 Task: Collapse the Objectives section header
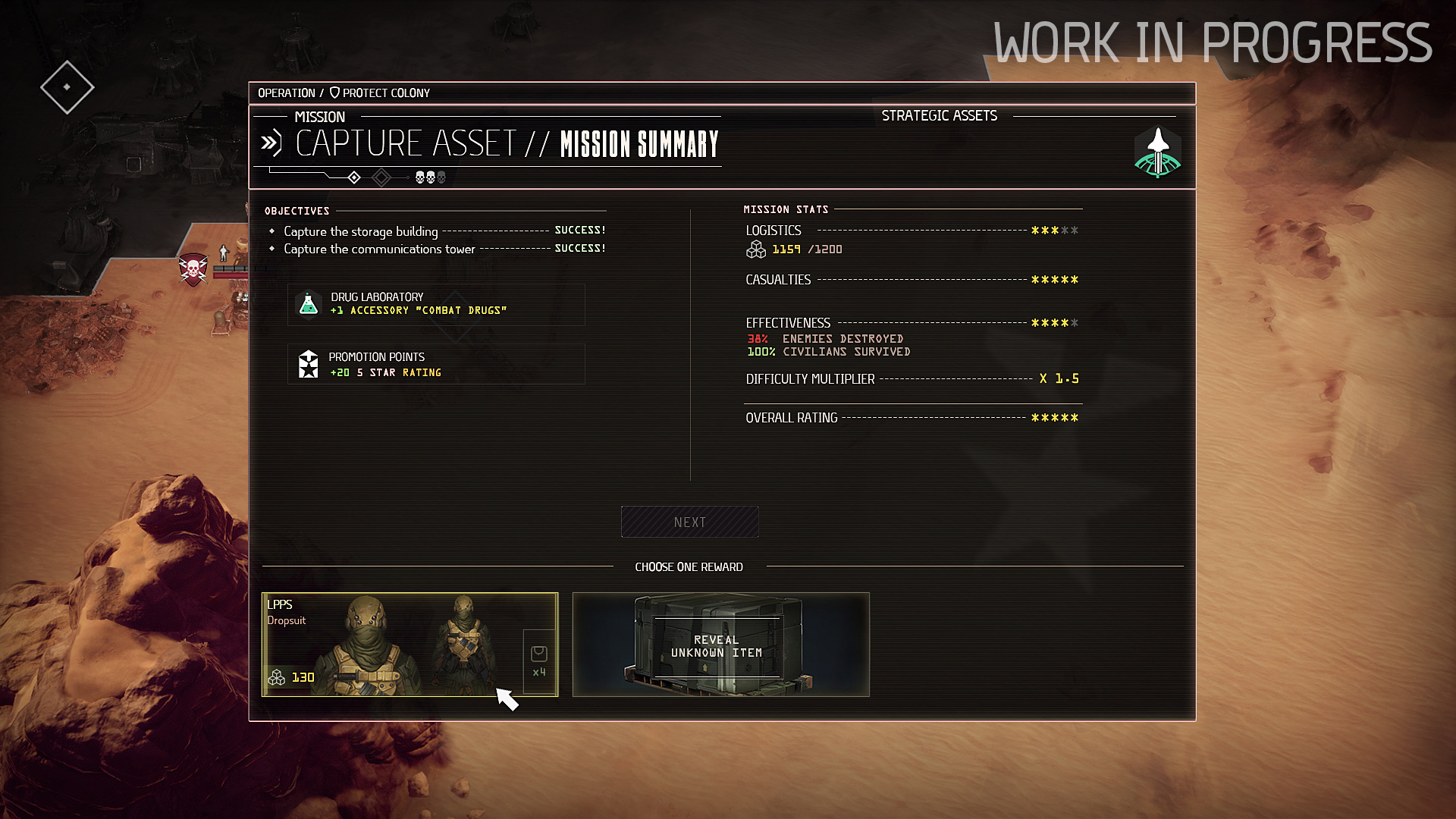tap(296, 212)
